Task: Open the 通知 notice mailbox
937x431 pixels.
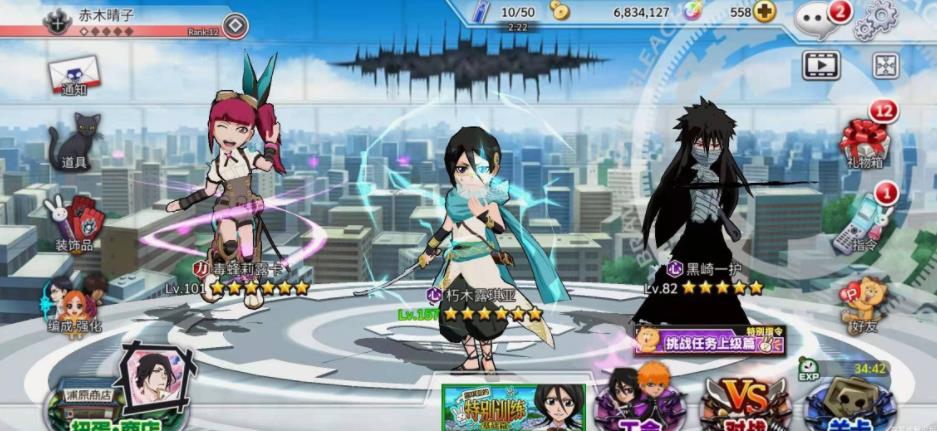Action: pyautogui.click(x=72, y=74)
